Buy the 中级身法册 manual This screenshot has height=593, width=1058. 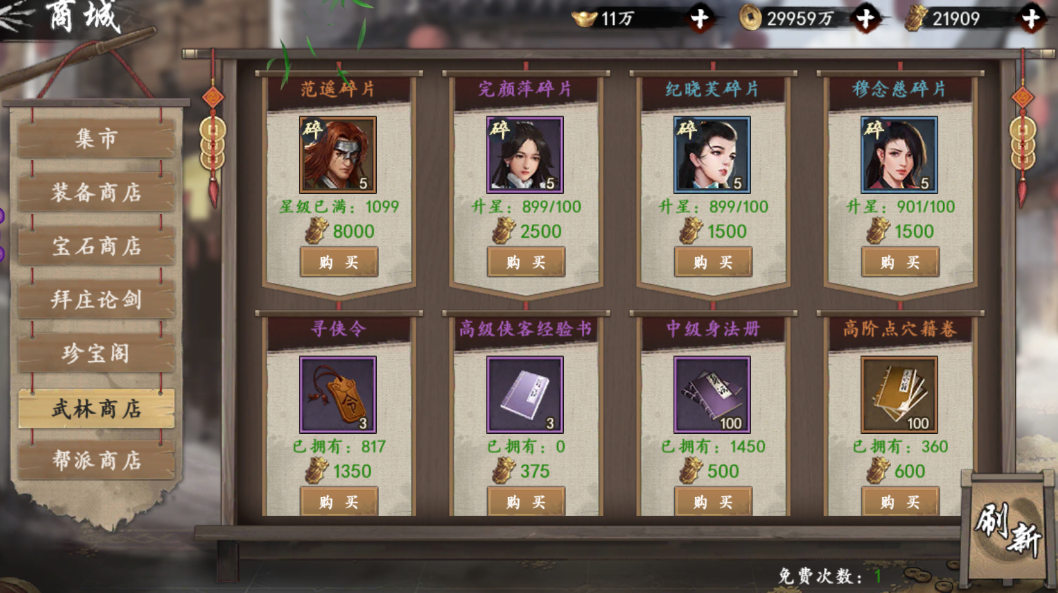713,501
